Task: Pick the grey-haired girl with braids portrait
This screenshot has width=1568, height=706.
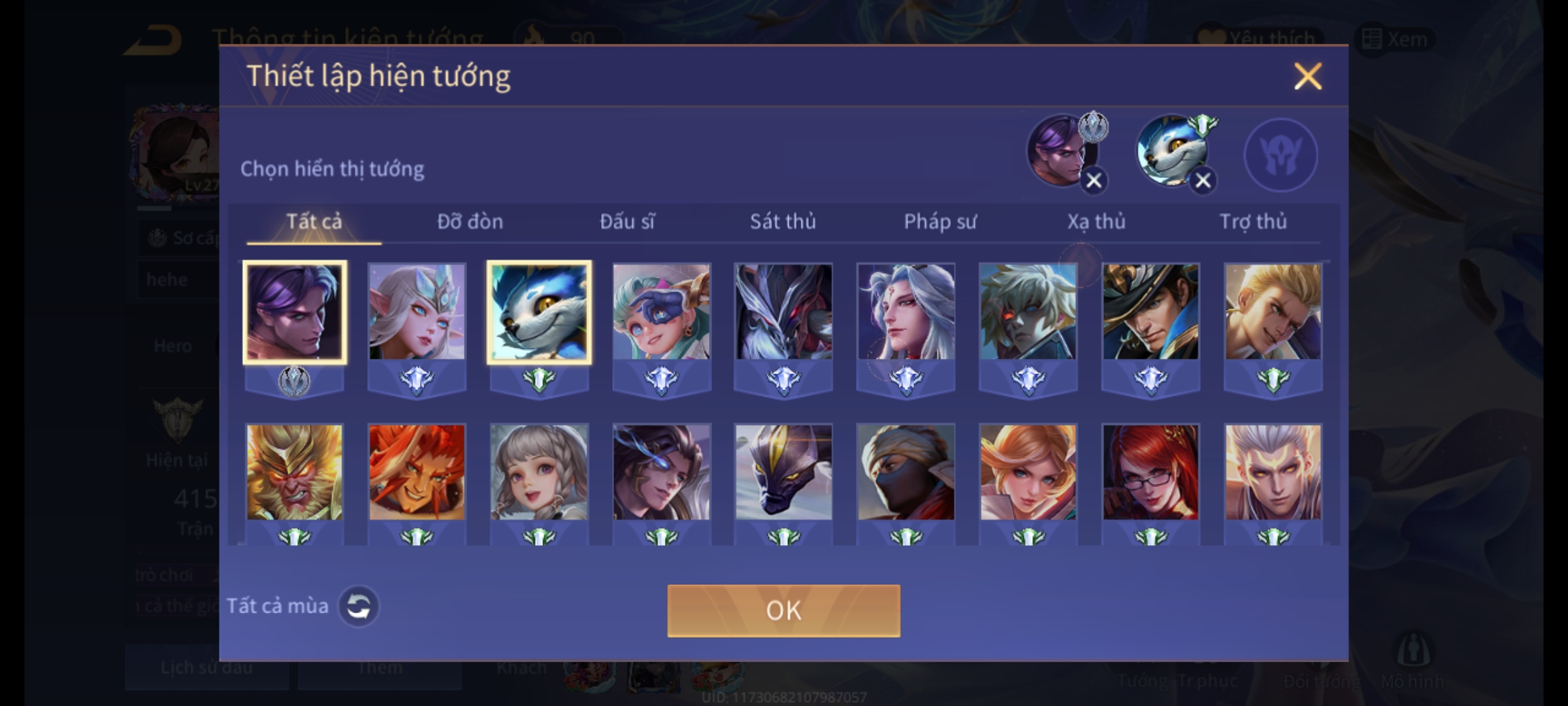Action: (539, 473)
